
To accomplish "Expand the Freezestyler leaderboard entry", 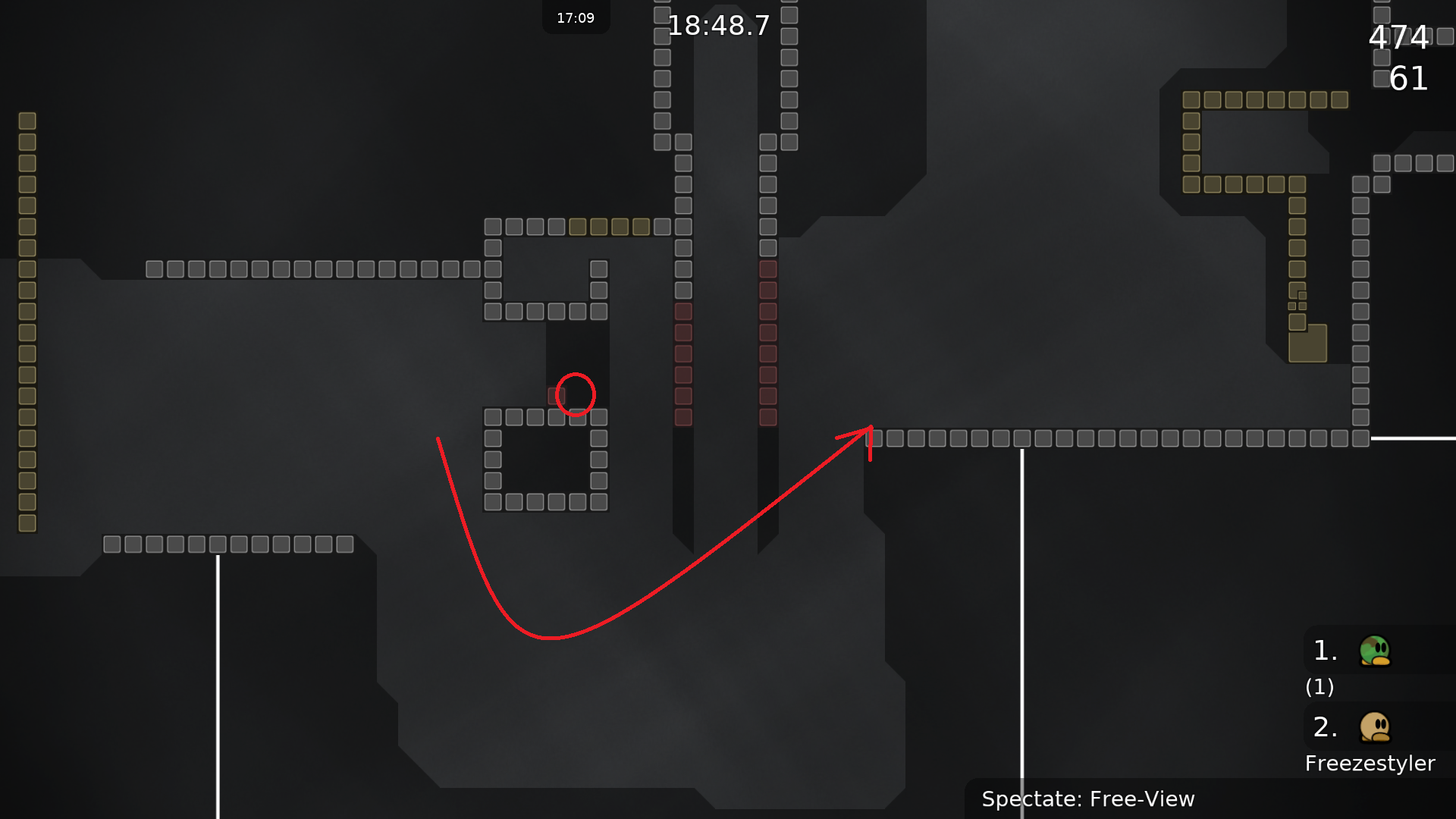I will point(1371,763).
